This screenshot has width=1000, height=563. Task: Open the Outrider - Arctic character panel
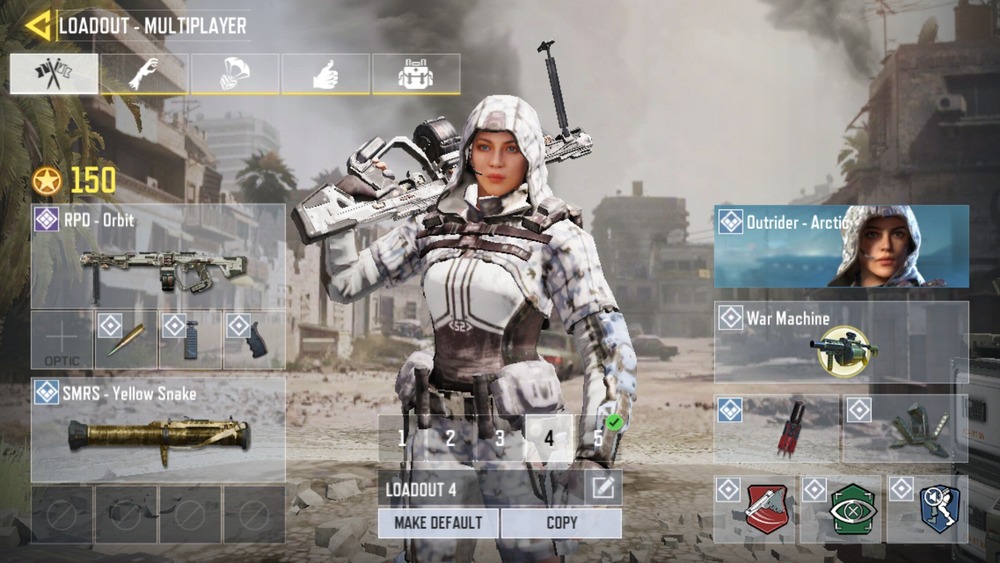coord(841,247)
